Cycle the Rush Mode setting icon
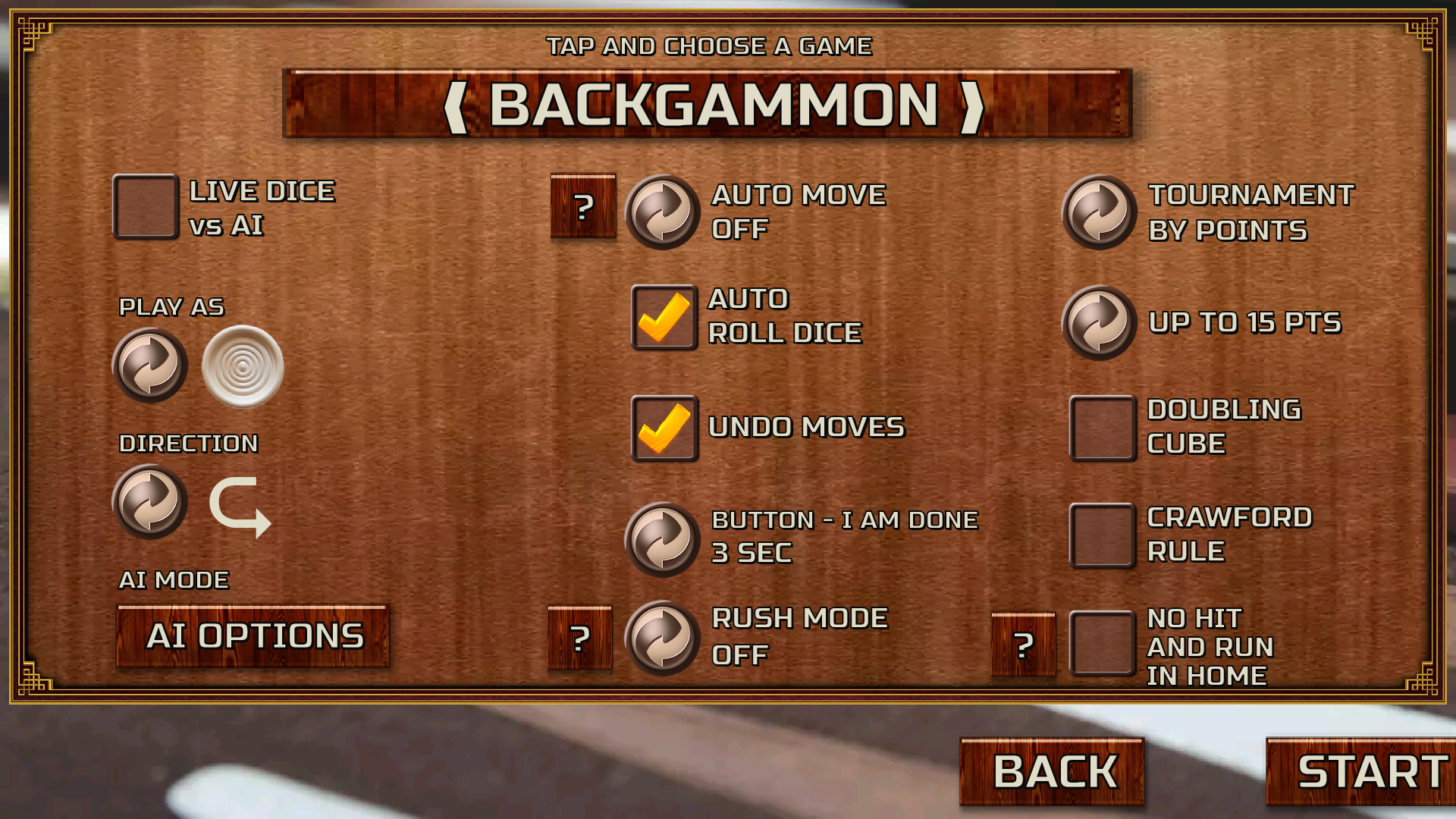Screen dimensions: 1456x819 click(x=662, y=637)
